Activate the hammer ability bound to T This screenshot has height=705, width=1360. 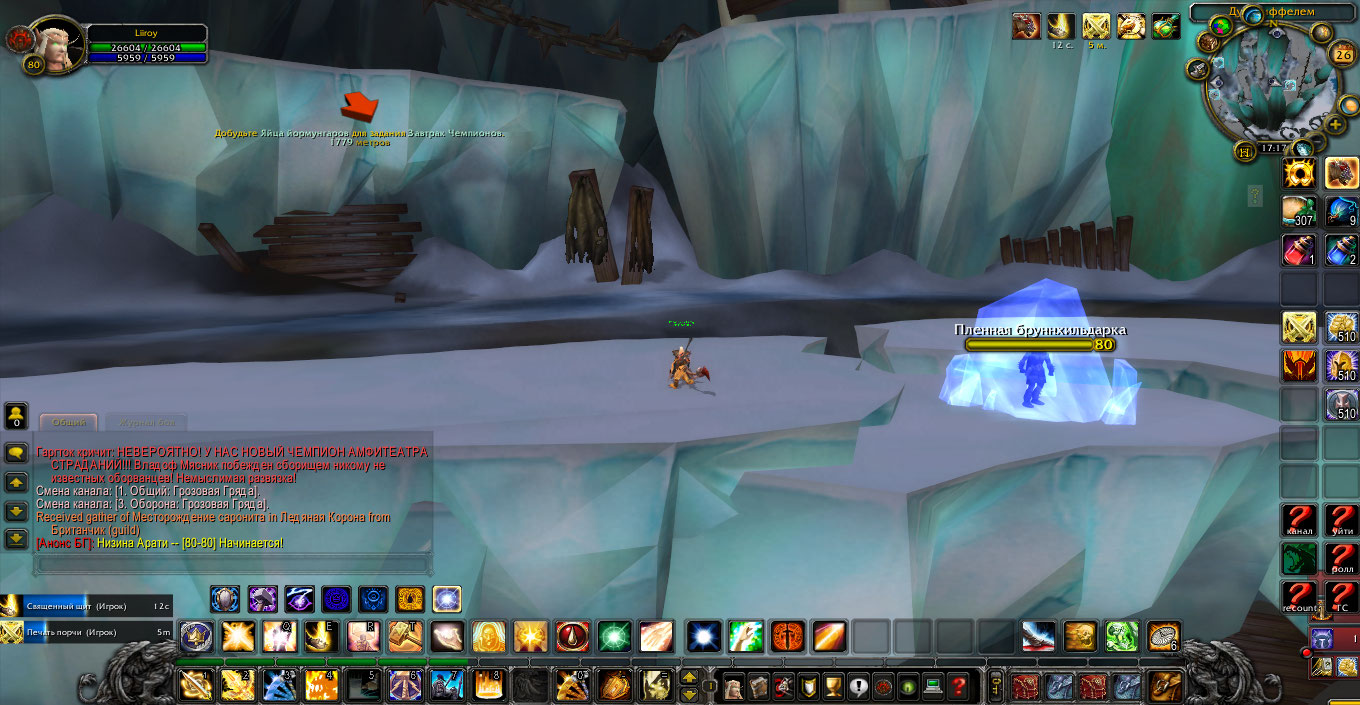pos(405,635)
